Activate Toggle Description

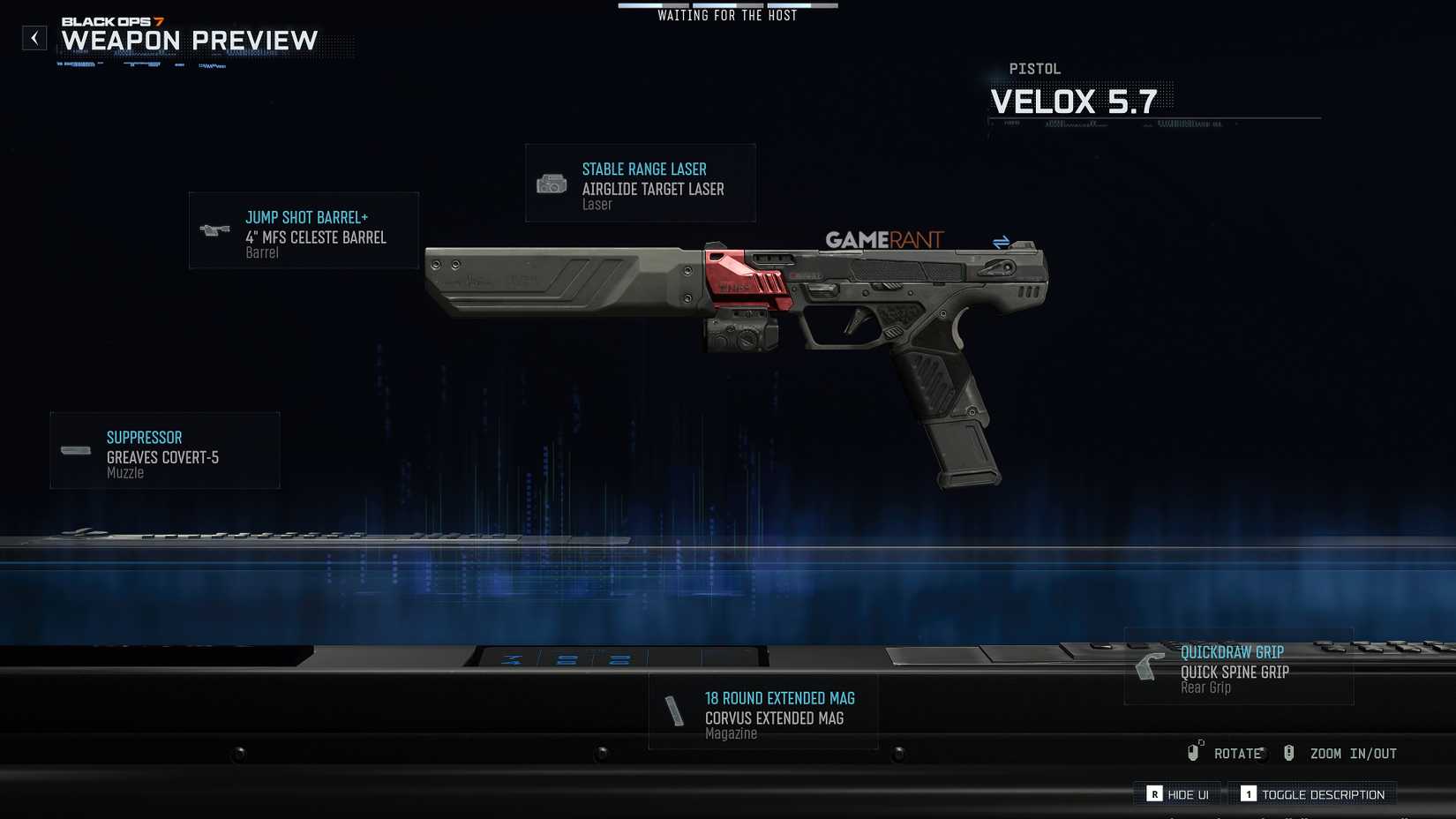1314,793
